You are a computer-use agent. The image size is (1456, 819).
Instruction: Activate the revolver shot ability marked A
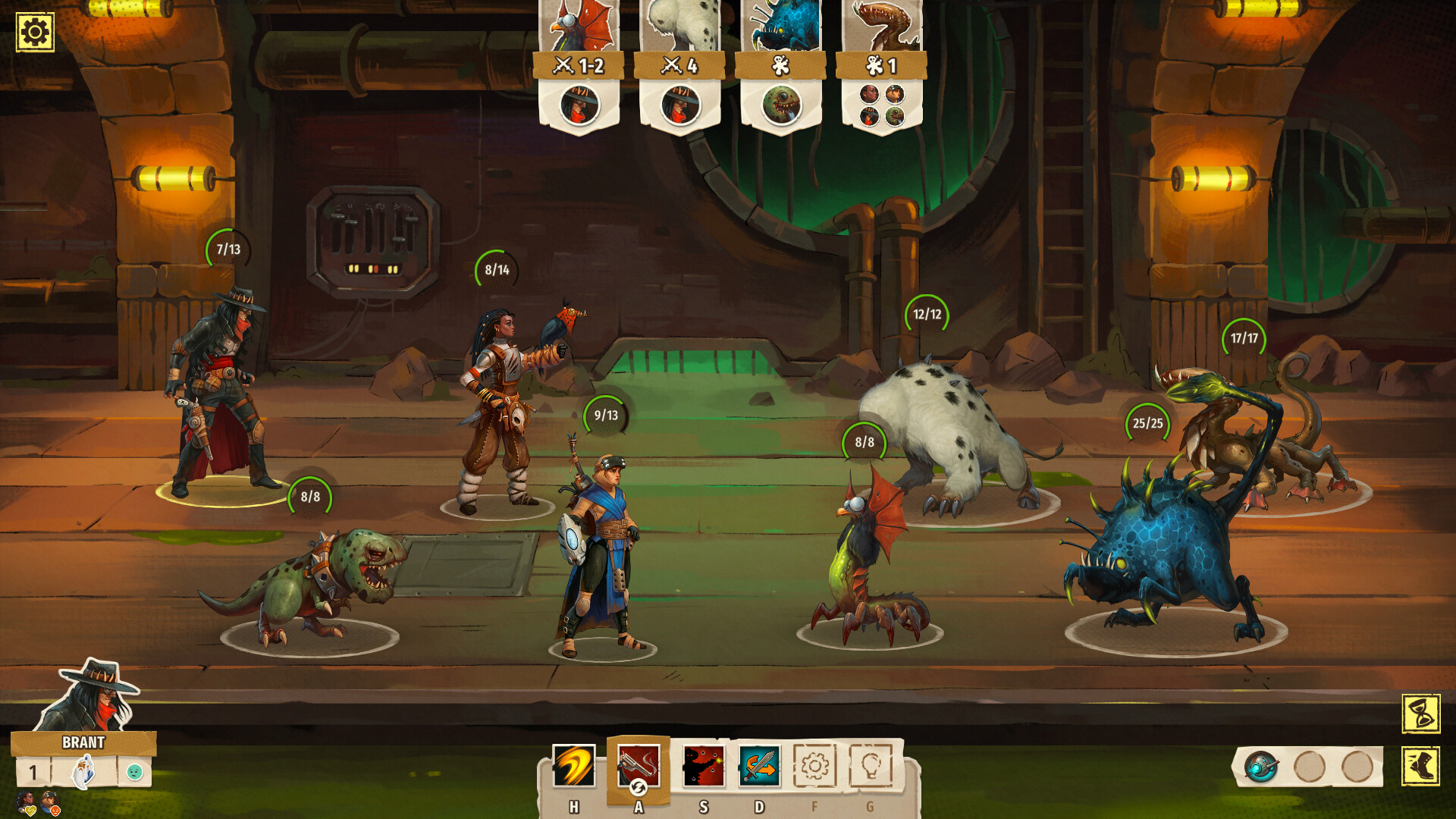(639, 766)
